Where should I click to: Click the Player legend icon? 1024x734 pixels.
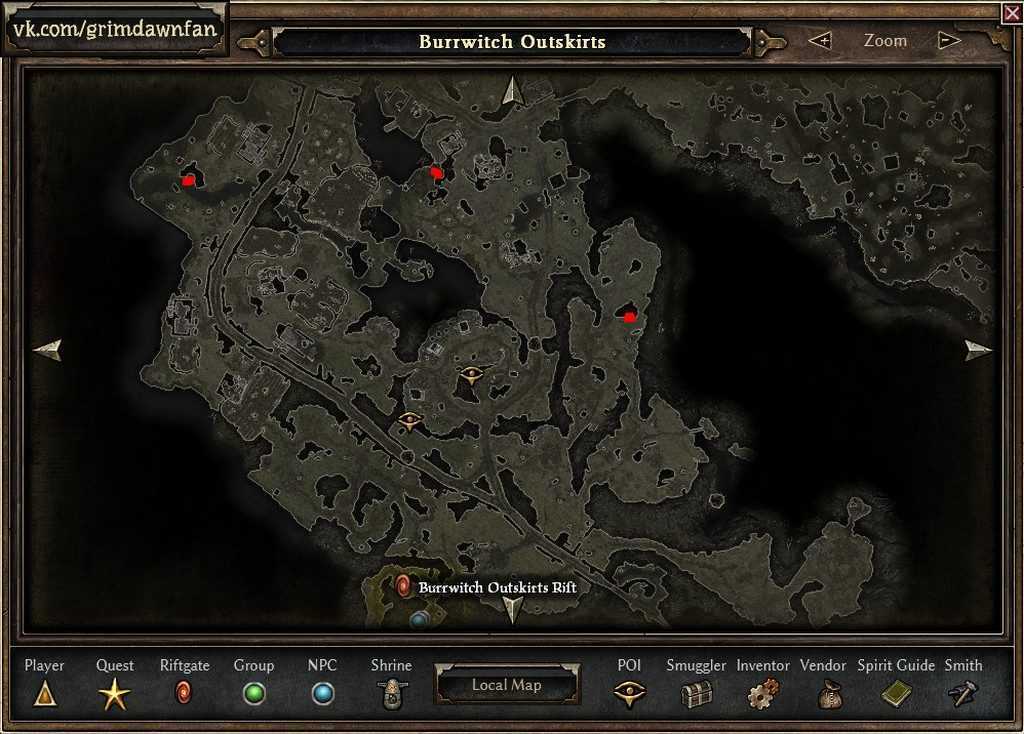pos(45,693)
